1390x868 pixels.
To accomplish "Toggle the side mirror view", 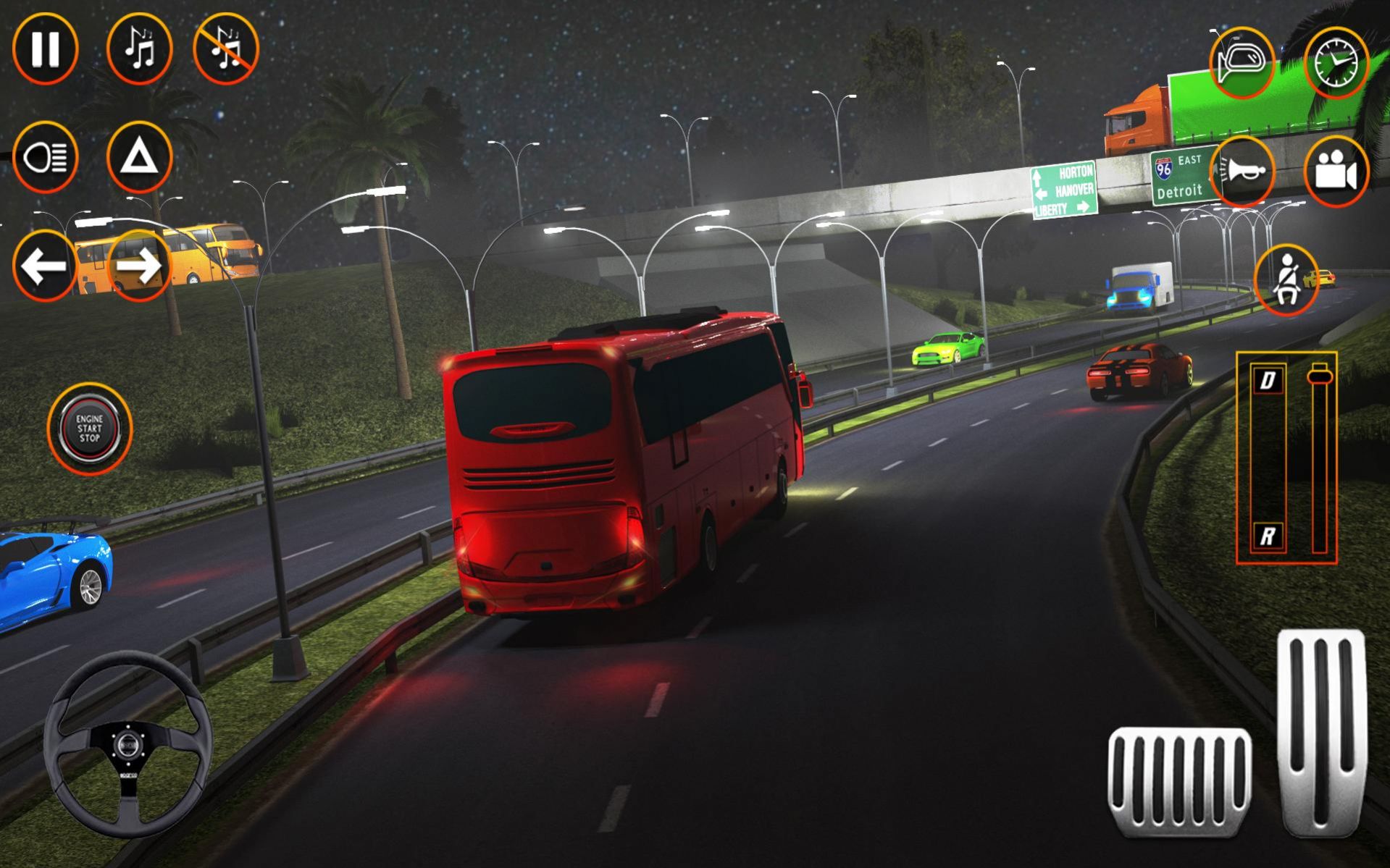I will 1242,63.
